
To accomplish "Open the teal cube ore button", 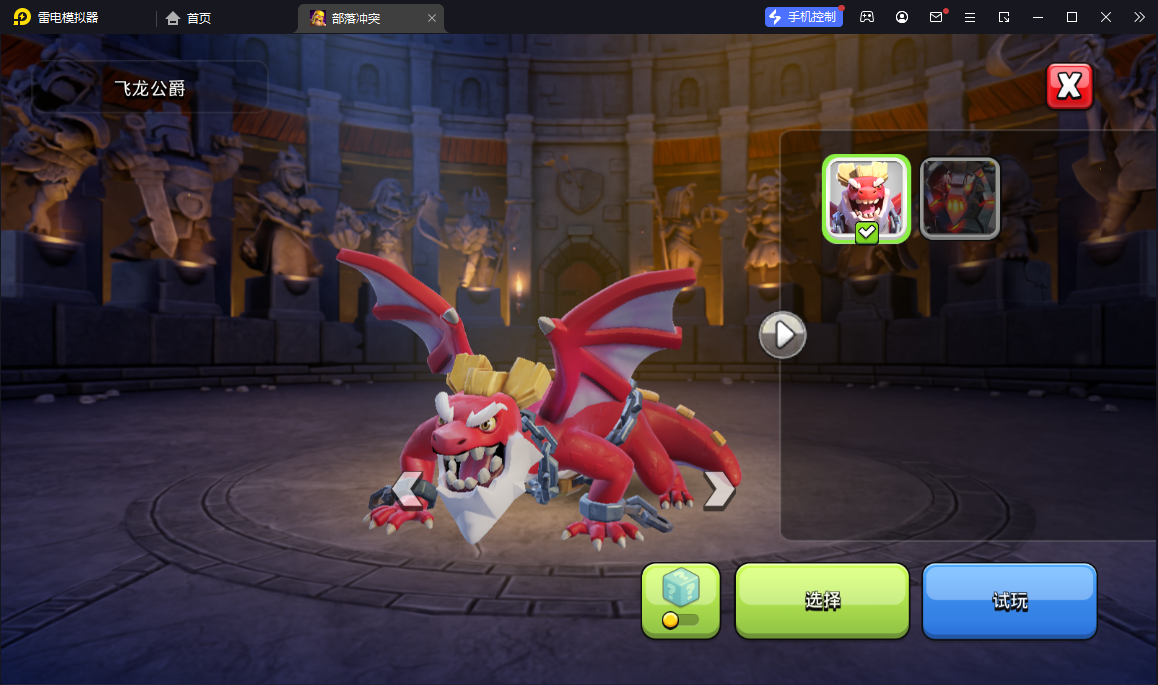I will coord(681,600).
